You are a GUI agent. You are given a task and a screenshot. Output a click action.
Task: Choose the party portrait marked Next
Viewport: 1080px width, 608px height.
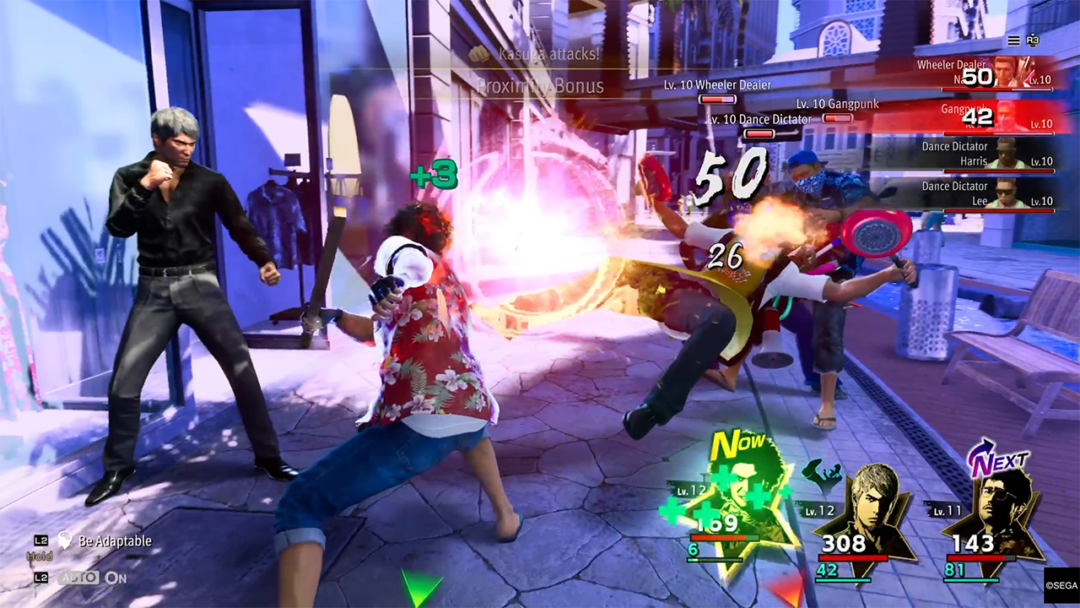(991, 516)
